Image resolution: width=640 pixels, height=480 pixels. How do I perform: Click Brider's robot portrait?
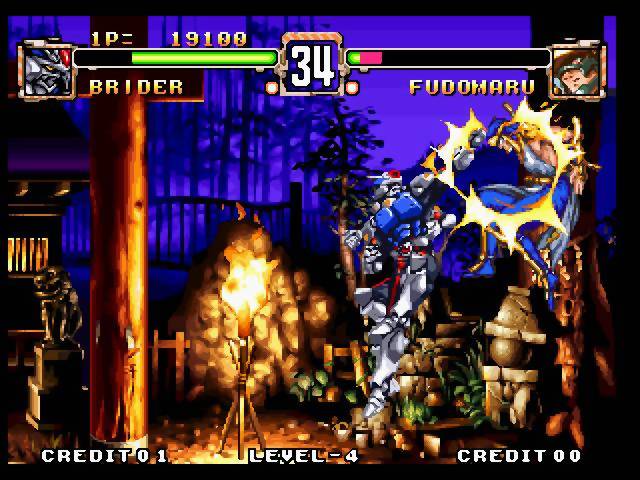[45, 69]
